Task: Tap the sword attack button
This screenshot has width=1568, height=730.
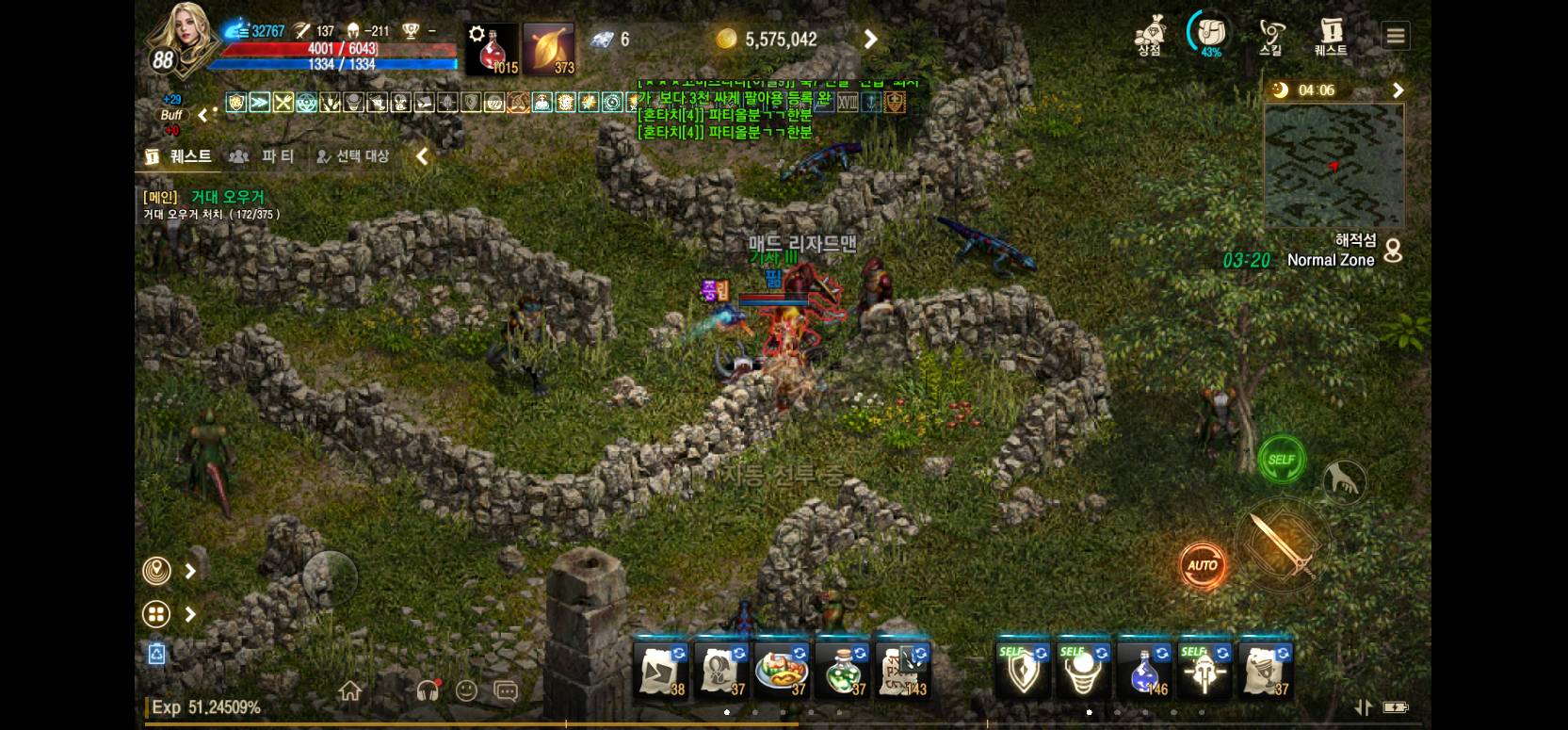Action: pyautogui.click(x=1282, y=545)
